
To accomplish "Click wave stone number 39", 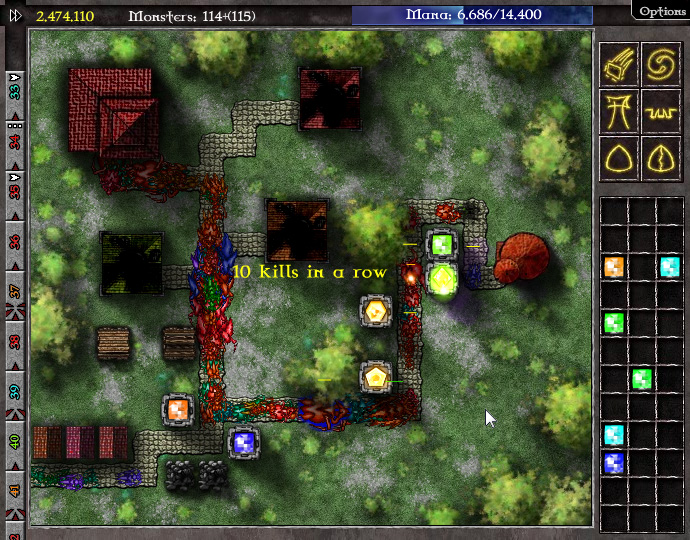I will point(15,391).
